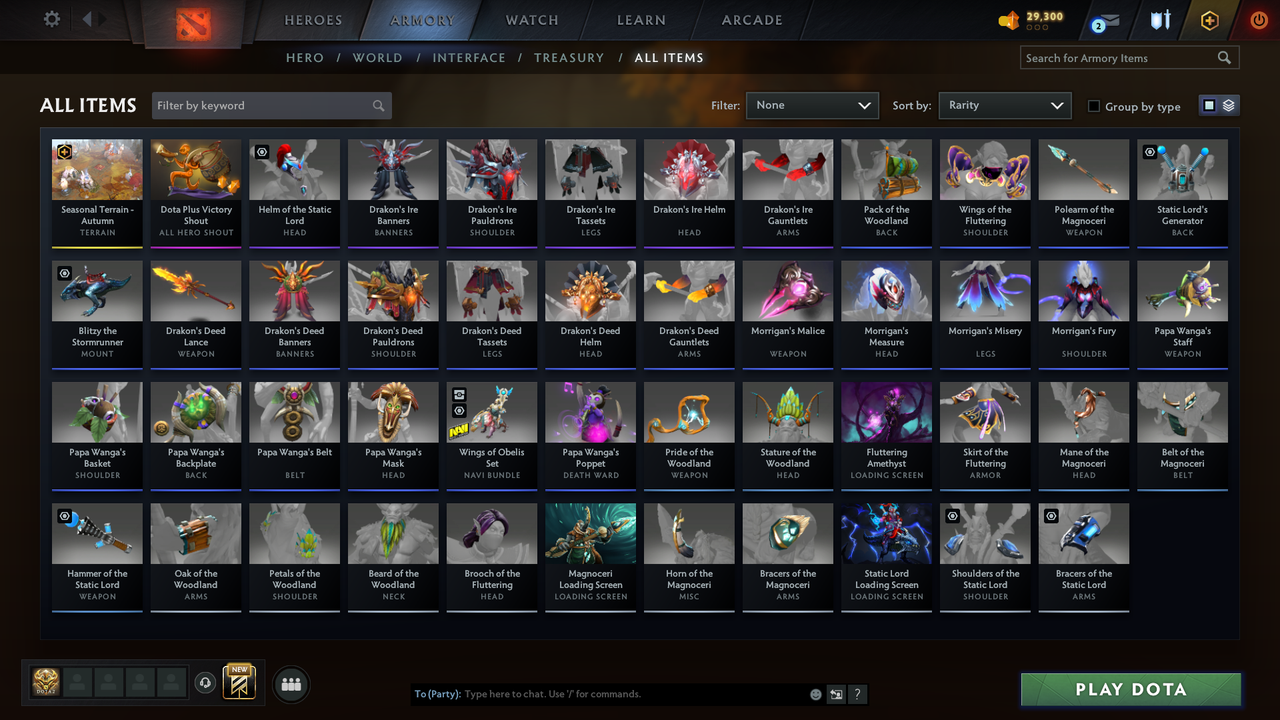Switch to the TREASURY tab

click(569, 58)
